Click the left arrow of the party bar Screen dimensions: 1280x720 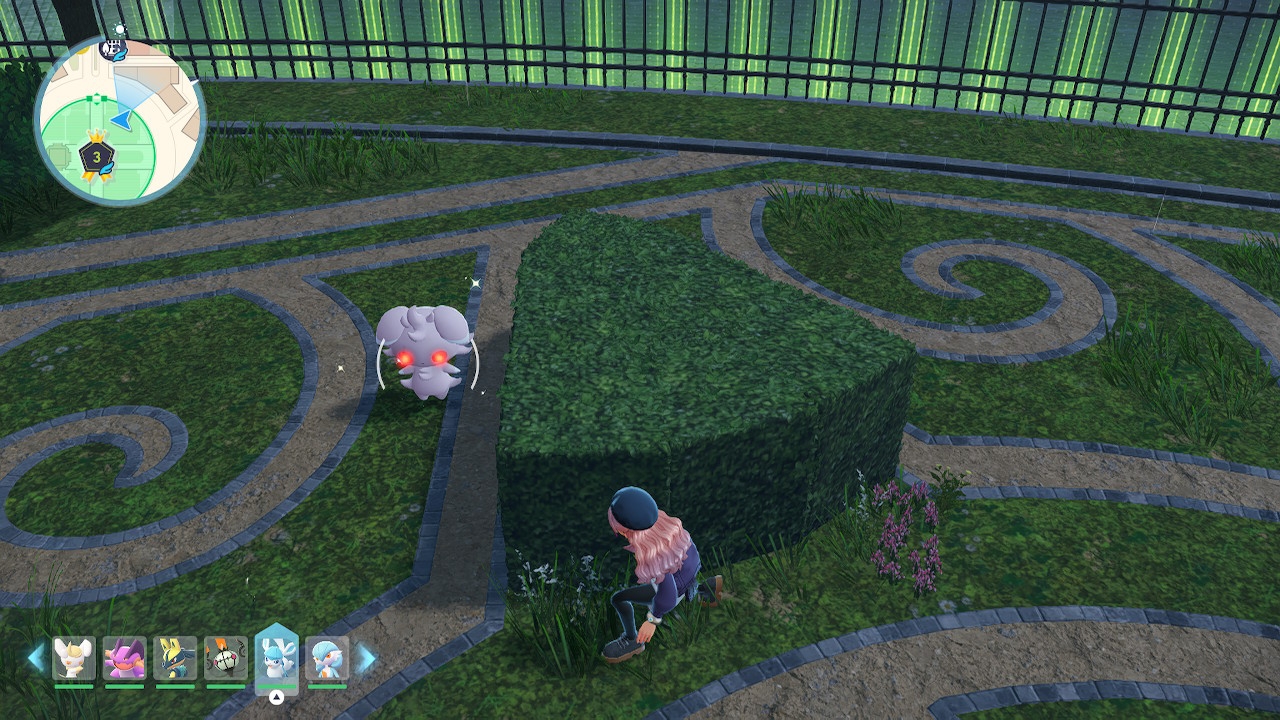coord(36,658)
